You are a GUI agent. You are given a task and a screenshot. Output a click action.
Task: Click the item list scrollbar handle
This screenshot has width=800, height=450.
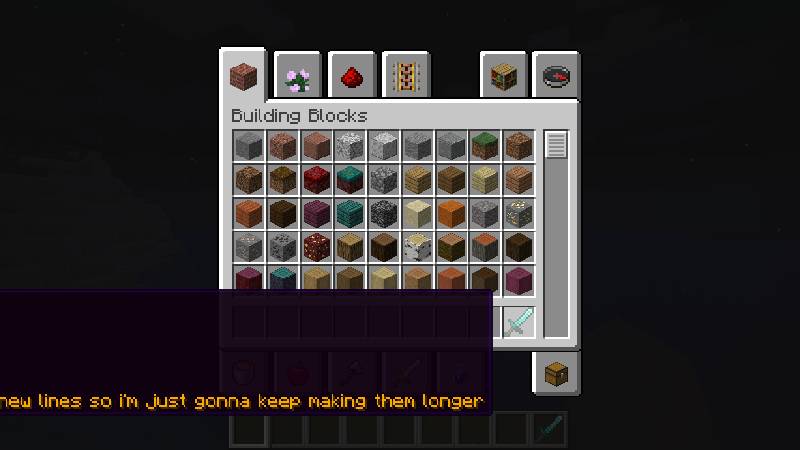[556, 144]
